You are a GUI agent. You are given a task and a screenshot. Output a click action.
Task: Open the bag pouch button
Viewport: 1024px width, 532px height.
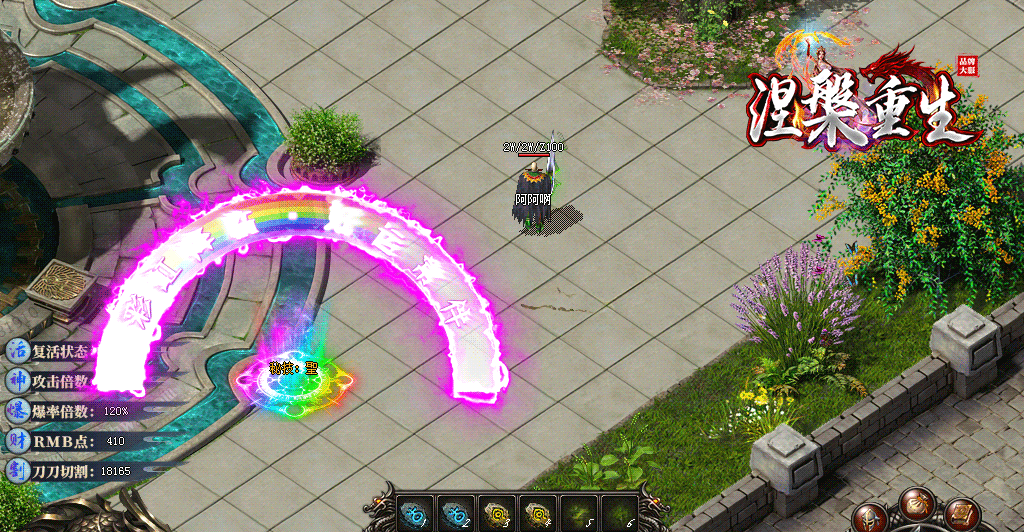(915, 504)
